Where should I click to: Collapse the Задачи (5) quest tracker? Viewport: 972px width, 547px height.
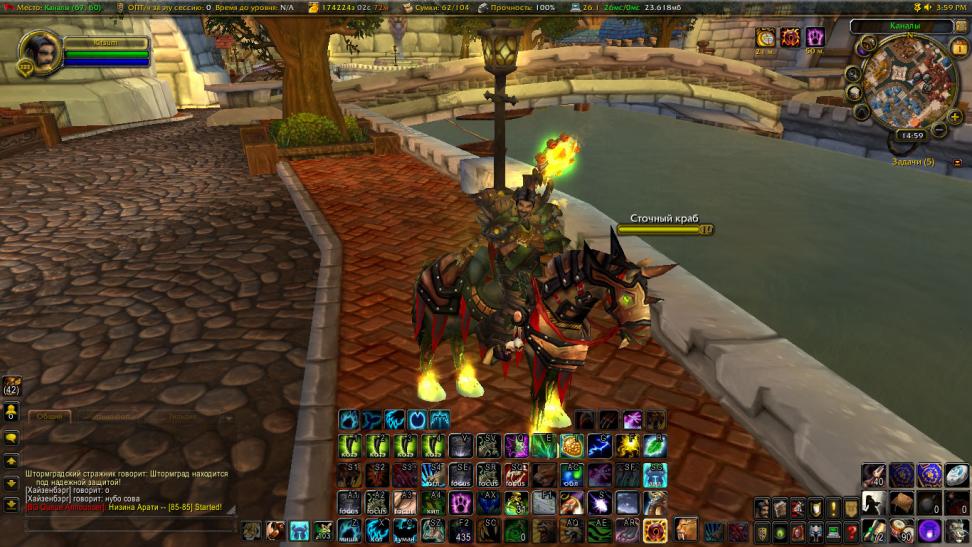pos(957,161)
